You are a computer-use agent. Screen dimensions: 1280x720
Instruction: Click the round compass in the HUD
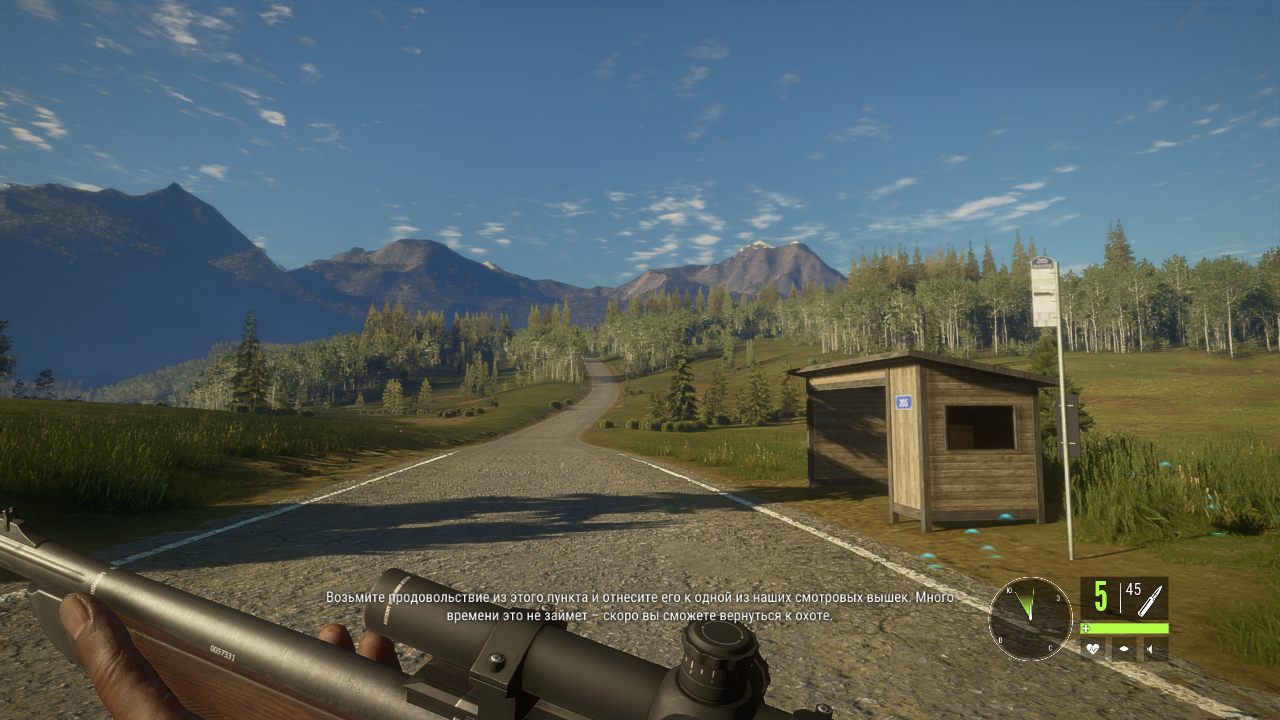(x=1030, y=618)
